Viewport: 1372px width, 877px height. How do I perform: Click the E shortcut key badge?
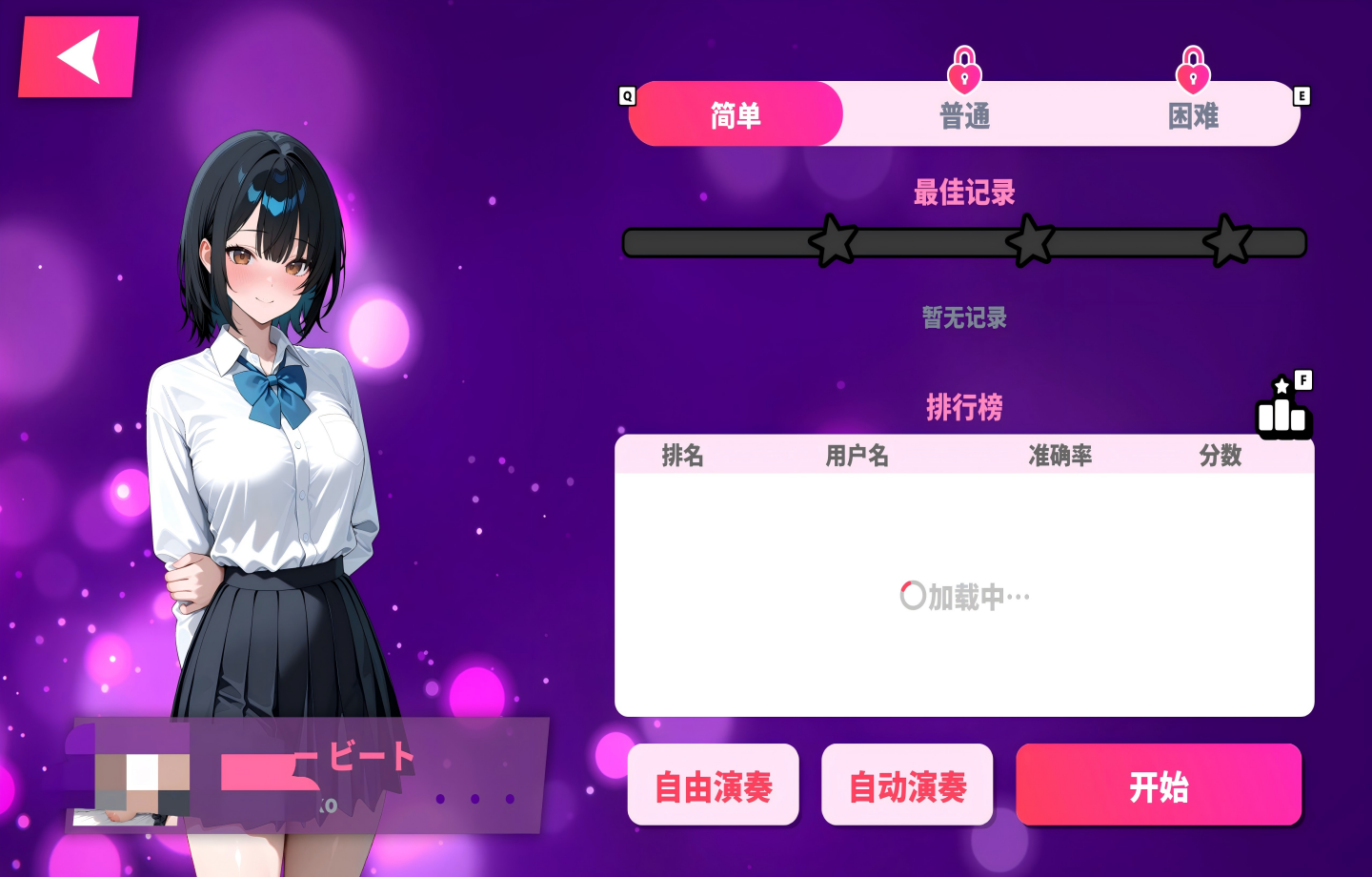tap(1300, 95)
